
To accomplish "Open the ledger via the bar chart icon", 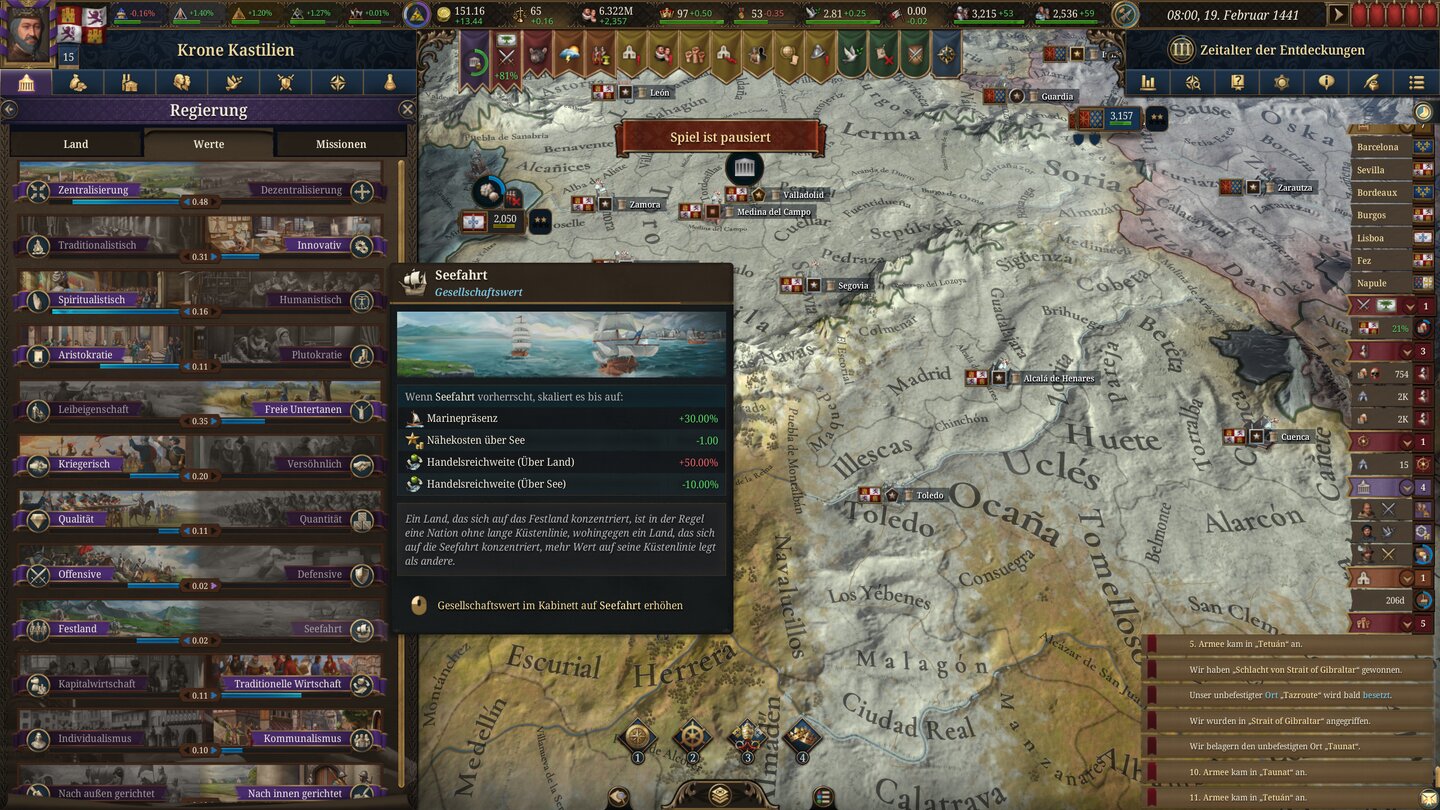I will click(x=1148, y=83).
